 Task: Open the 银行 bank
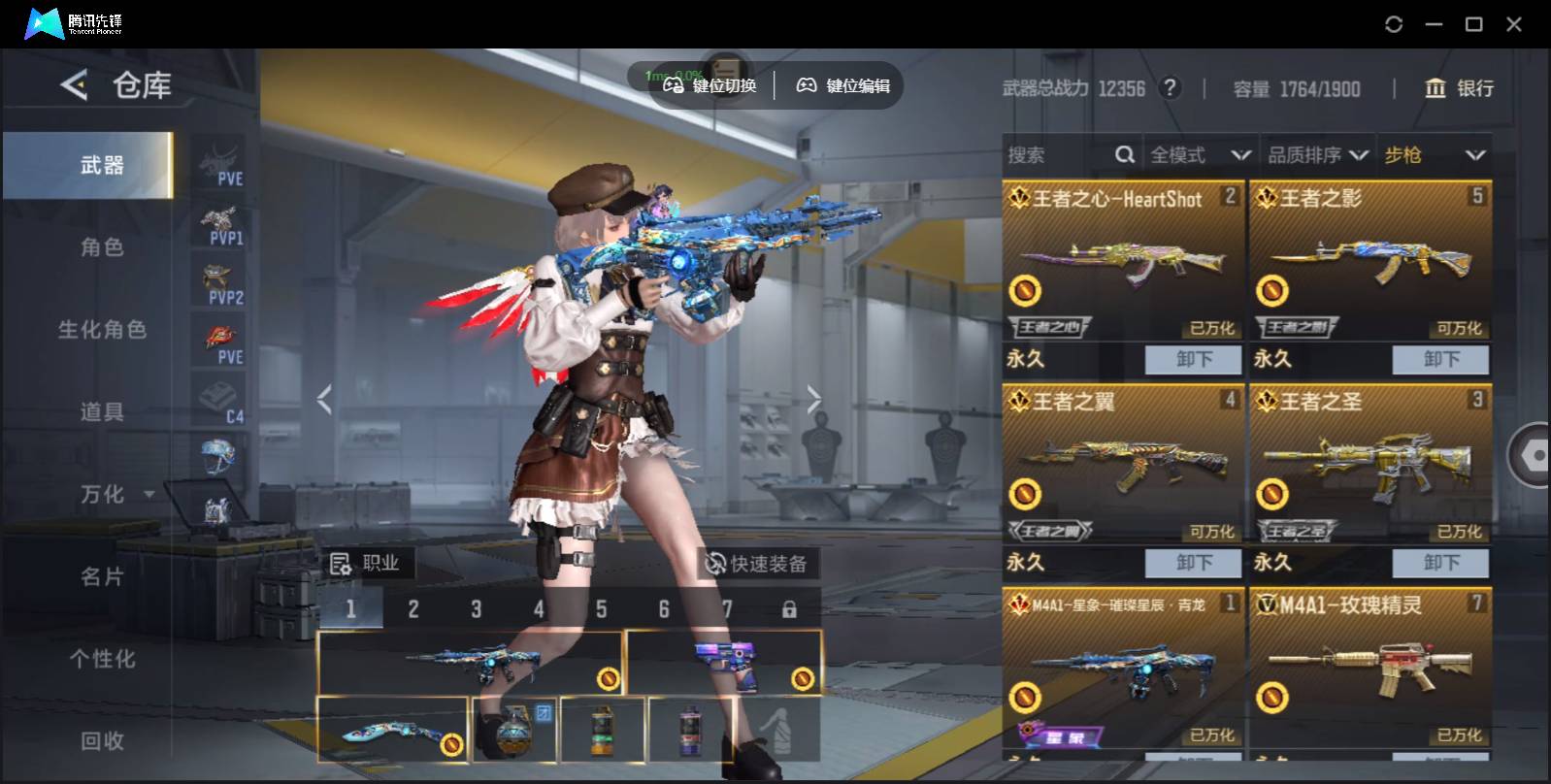tap(1459, 88)
